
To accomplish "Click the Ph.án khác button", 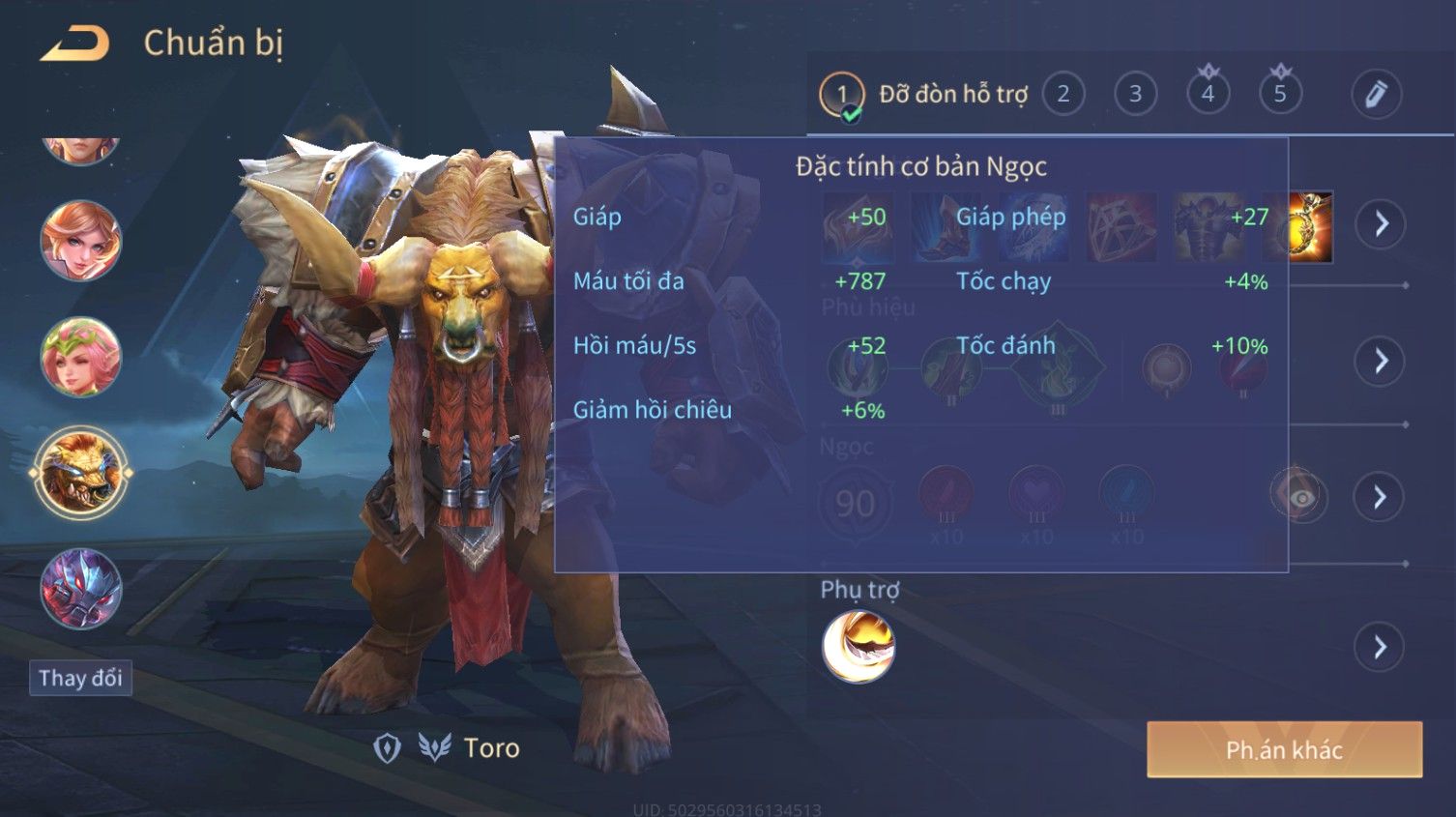I will (x=1284, y=749).
